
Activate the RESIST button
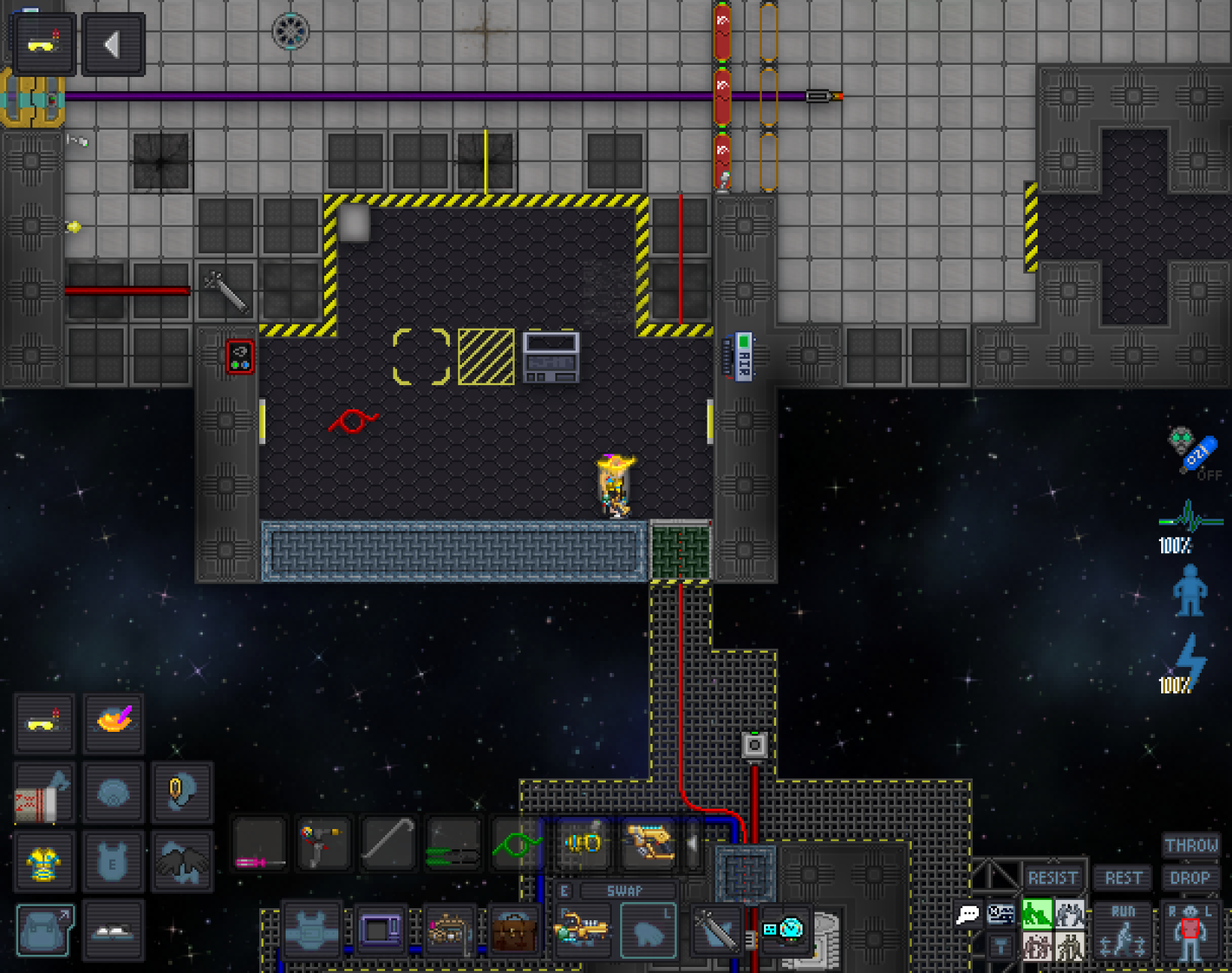(x=1053, y=878)
